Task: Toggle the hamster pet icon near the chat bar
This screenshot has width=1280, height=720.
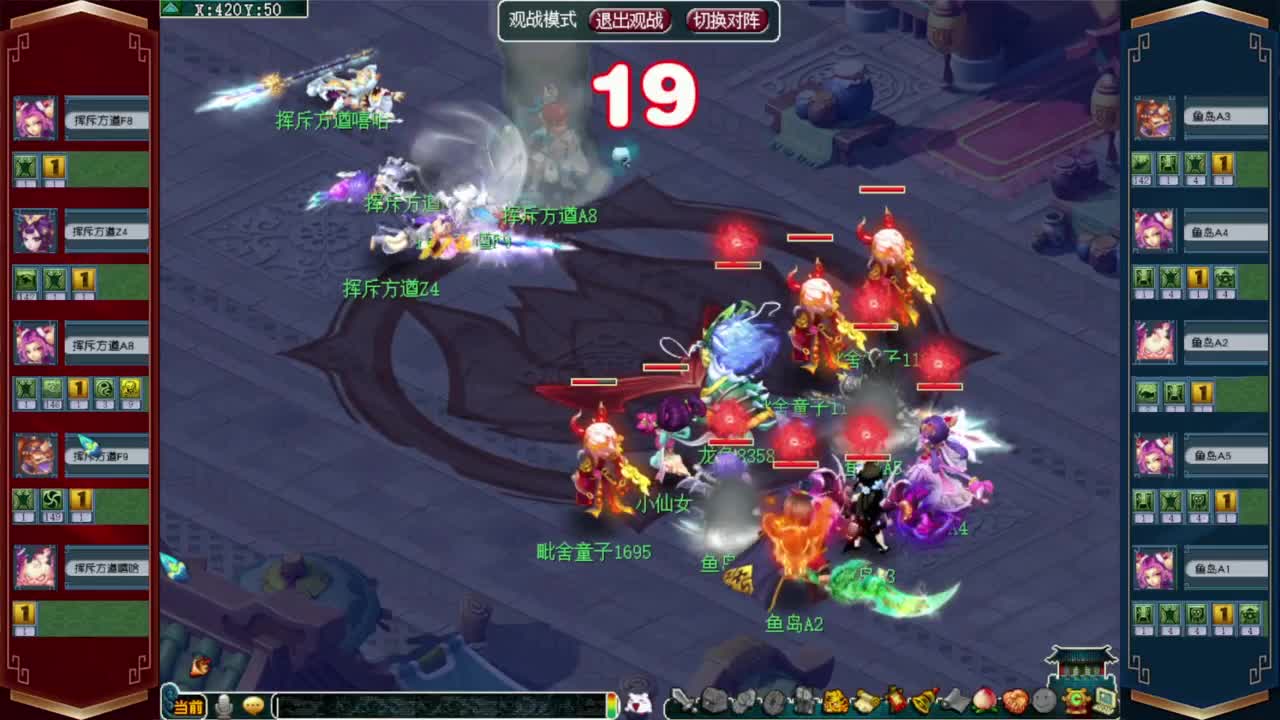Action: point(636,703)
